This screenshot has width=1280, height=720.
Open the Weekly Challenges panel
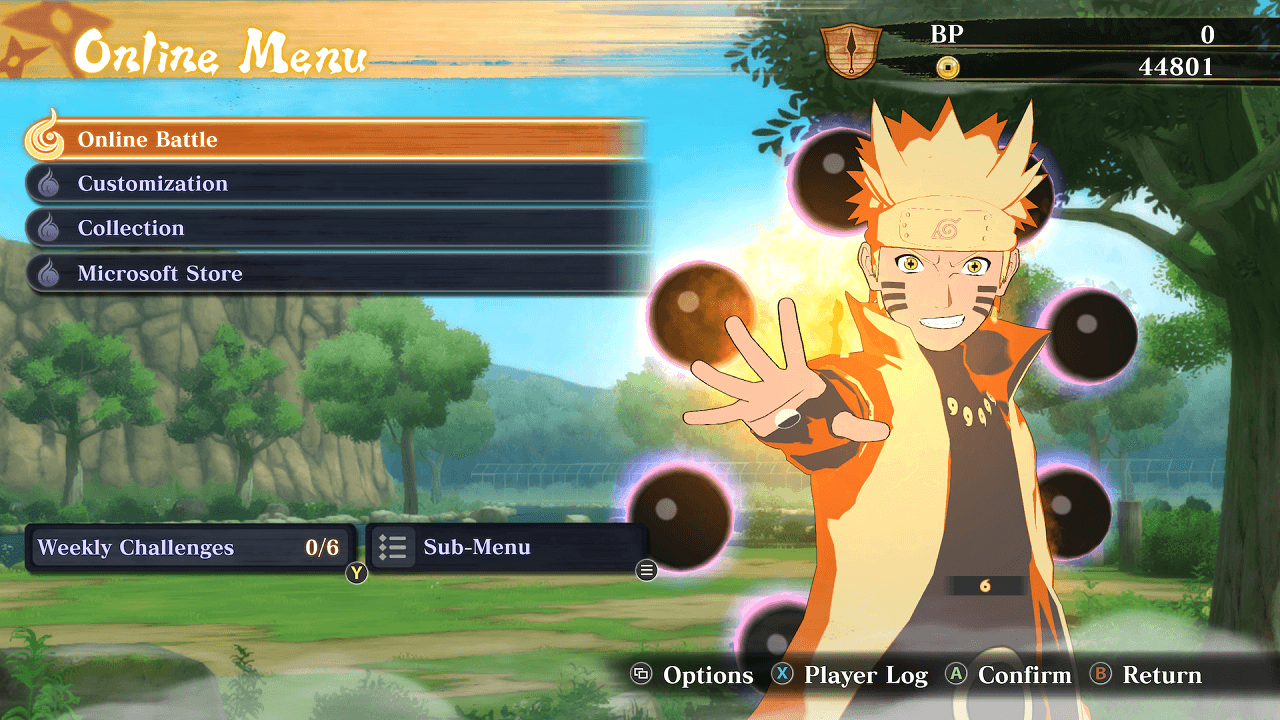click(x=190, y=548)
